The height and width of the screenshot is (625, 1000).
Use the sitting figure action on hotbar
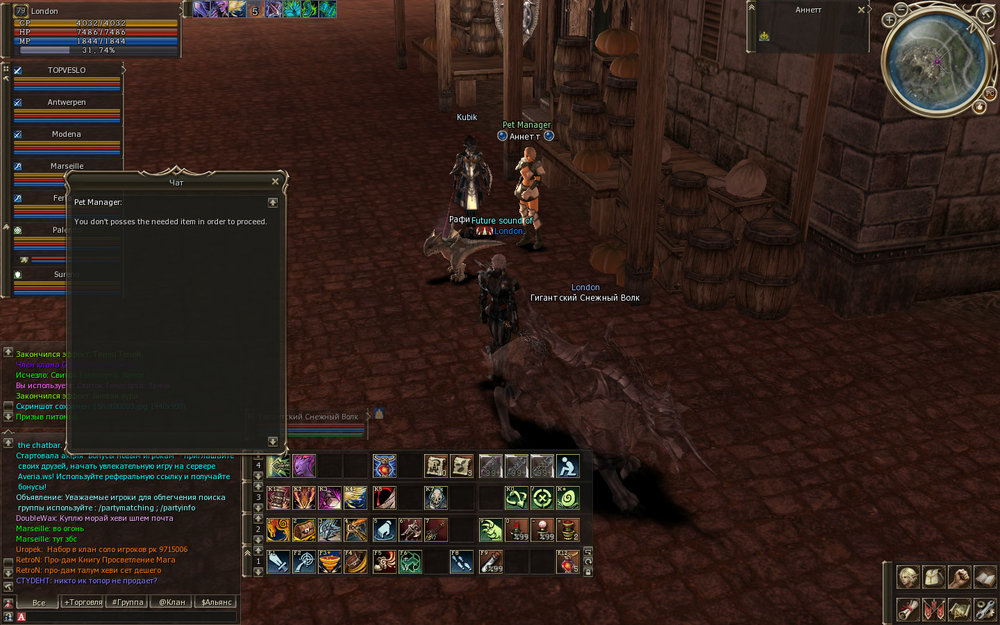tap(567, 466)
